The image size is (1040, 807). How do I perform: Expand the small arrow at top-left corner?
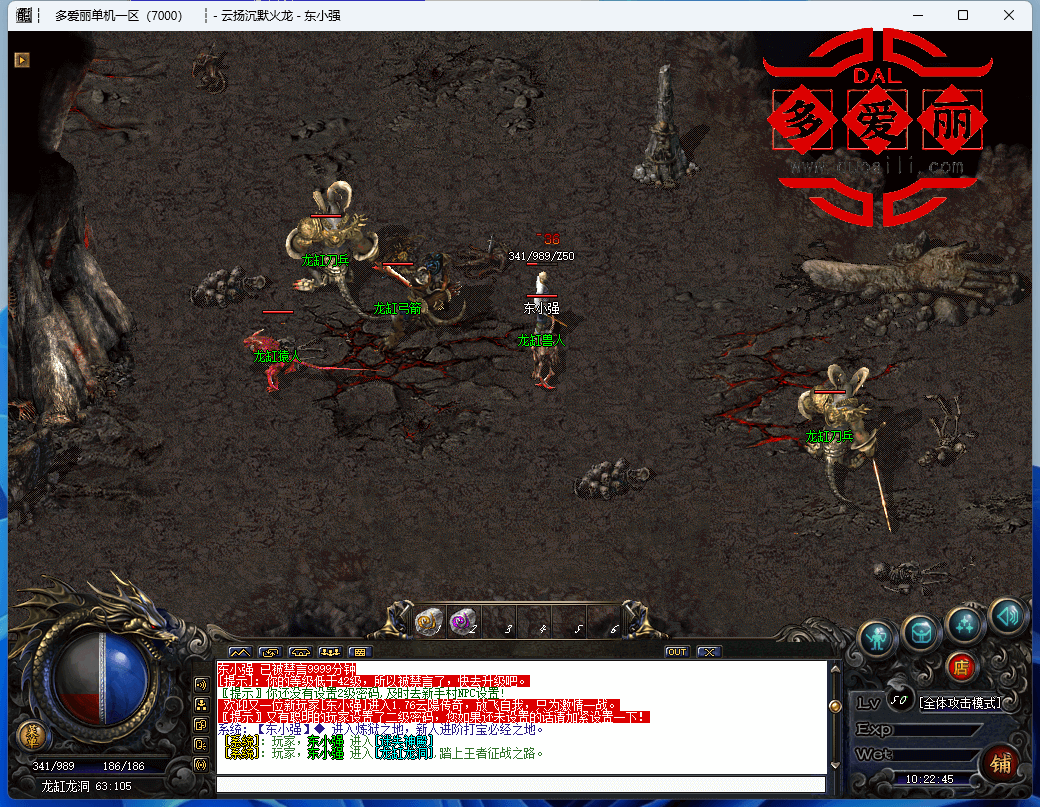pyautogui.click(x=21, y=60)
